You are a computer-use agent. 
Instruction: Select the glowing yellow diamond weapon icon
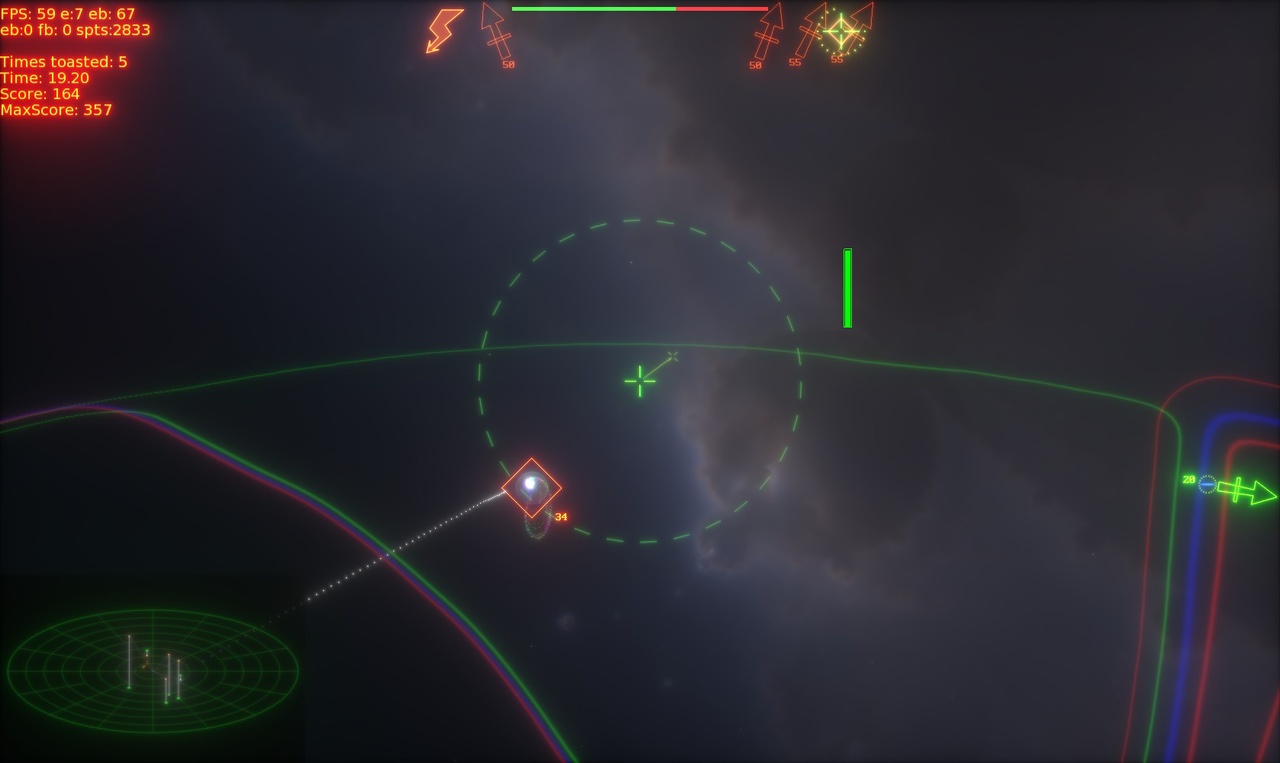click(840, 30)
